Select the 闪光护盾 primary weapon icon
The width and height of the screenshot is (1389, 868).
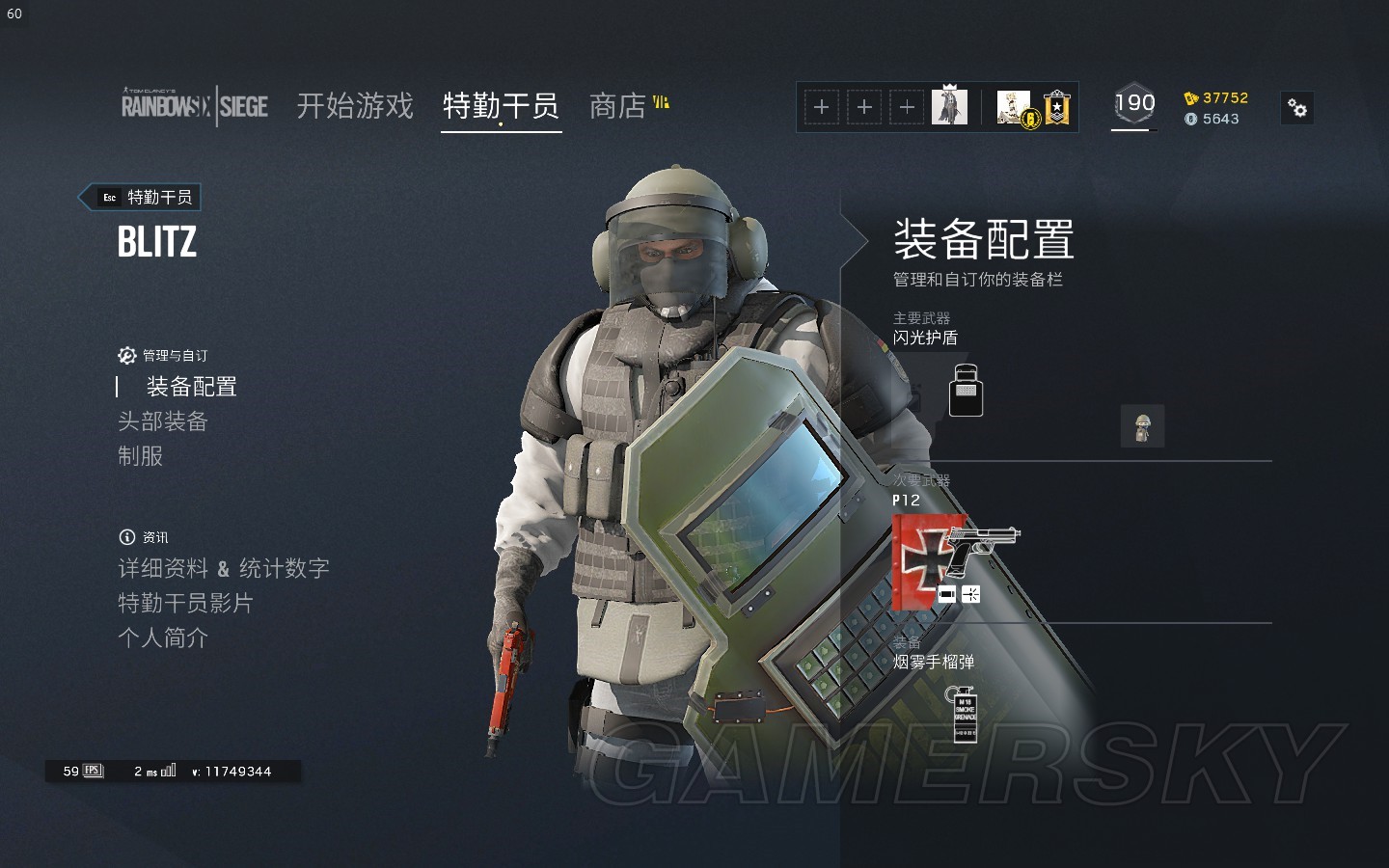[x=966, y=390]
